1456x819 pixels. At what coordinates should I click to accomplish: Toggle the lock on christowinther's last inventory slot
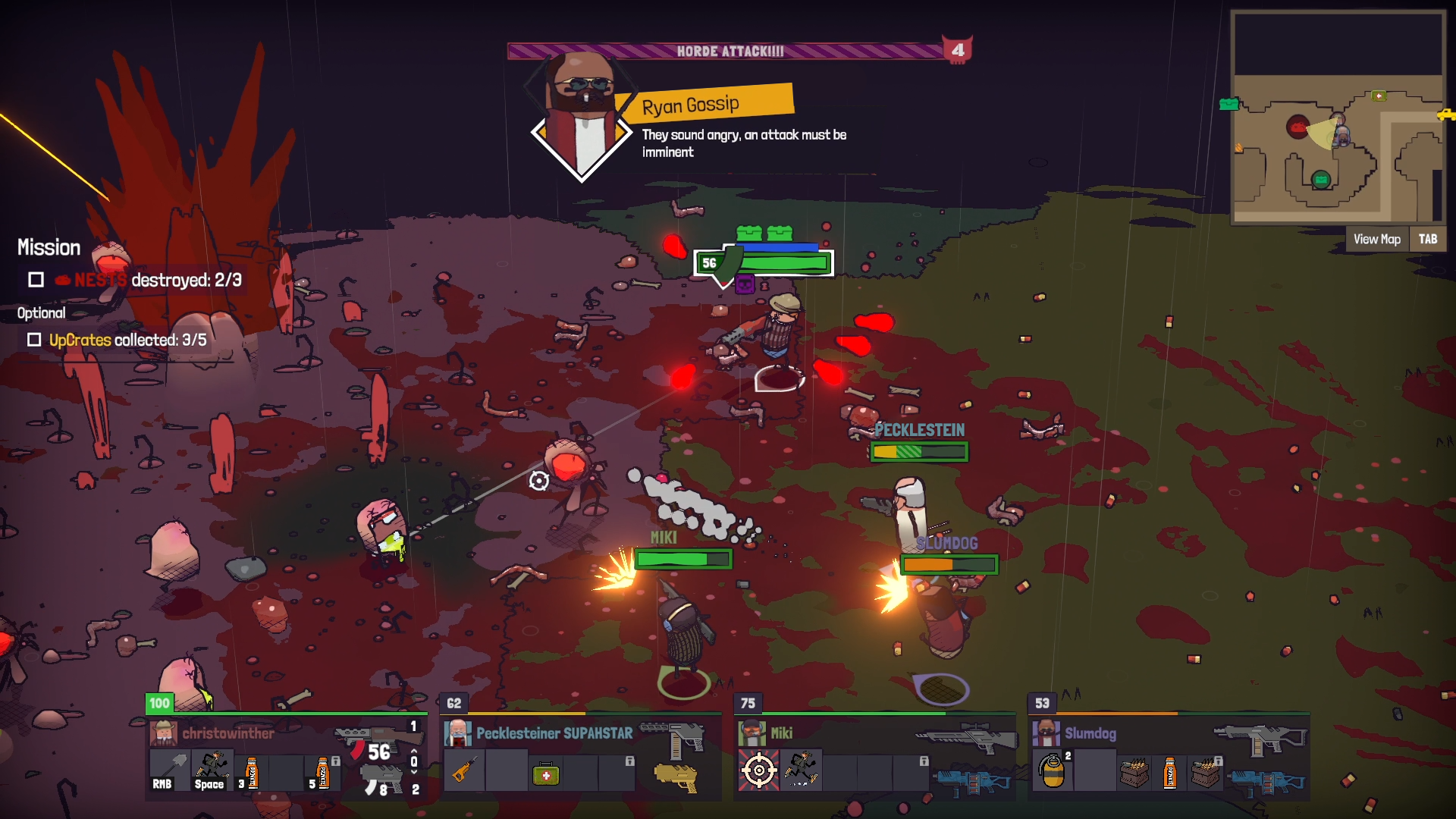(x=336, y=761)
